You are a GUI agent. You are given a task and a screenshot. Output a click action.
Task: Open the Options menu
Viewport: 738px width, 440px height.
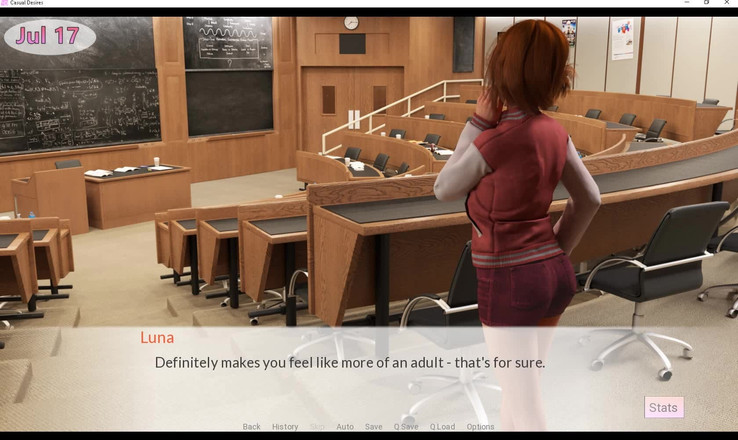click(x=480, y=427)
